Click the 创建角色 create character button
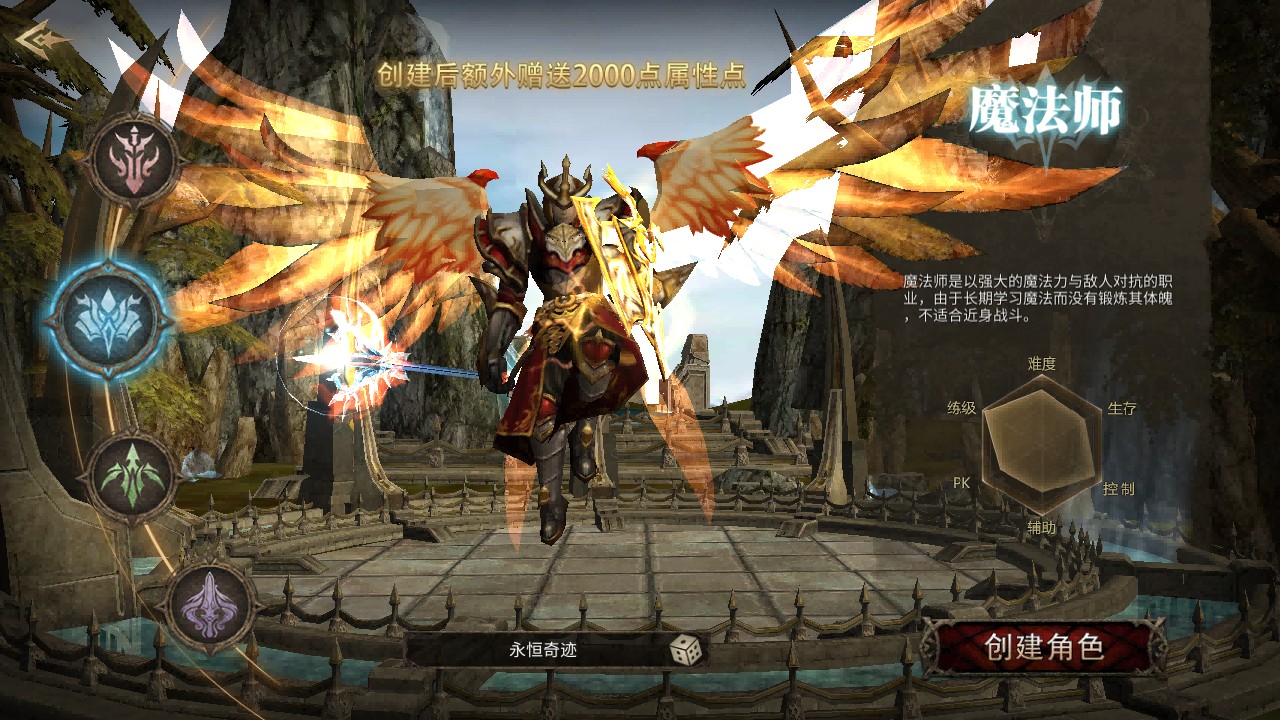 click(1043, 648)
